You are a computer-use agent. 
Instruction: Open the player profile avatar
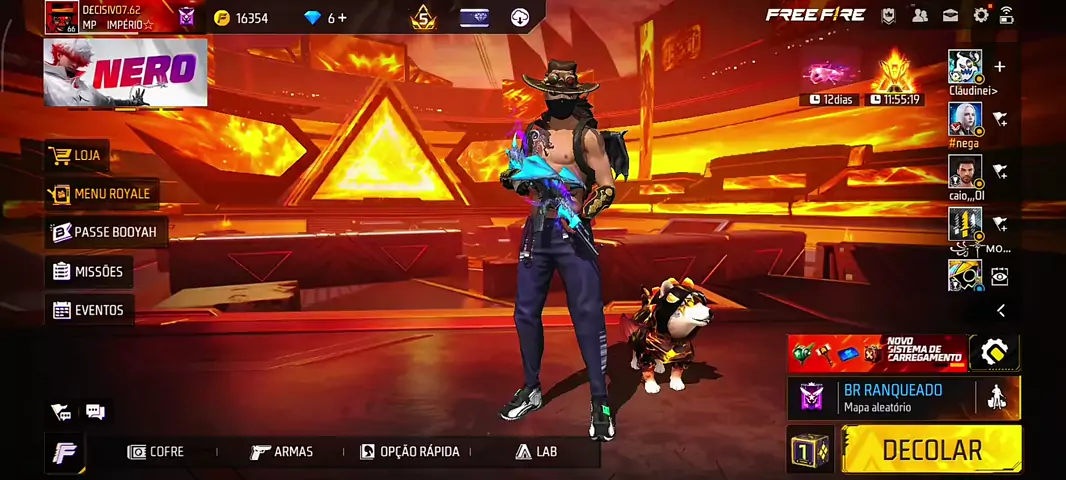click(x=61, y=17)
